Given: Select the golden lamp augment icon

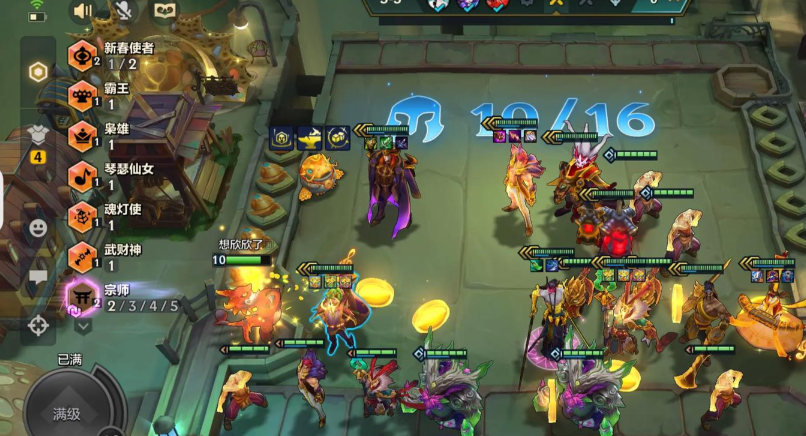Looking at the screenshot, I should pos(308,138).
